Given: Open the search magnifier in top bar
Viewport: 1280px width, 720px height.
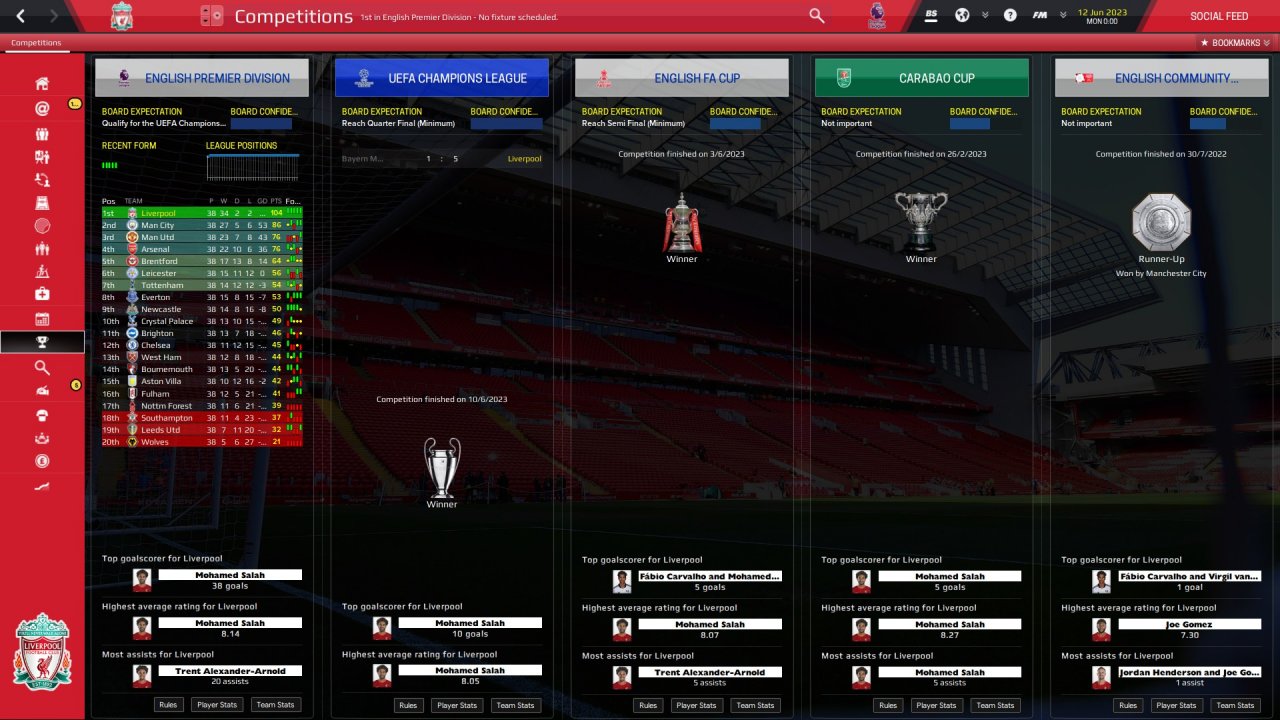Looking at the screenshot, I should 817,16.
